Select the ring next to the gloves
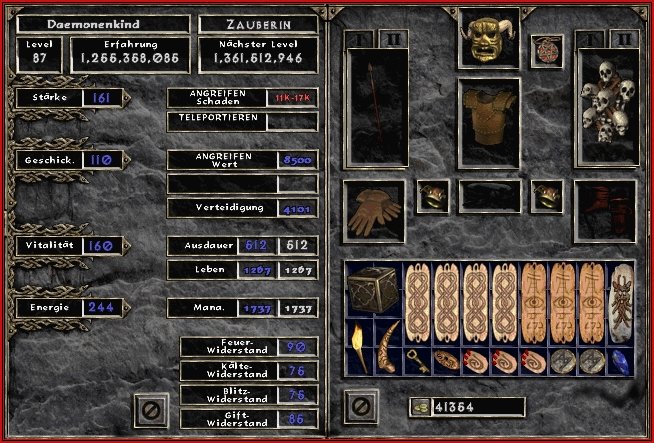 432,196
